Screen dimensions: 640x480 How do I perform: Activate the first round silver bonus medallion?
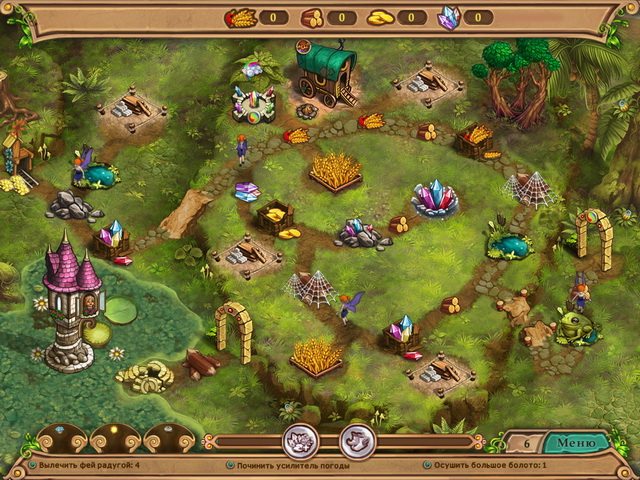point(300,440)
